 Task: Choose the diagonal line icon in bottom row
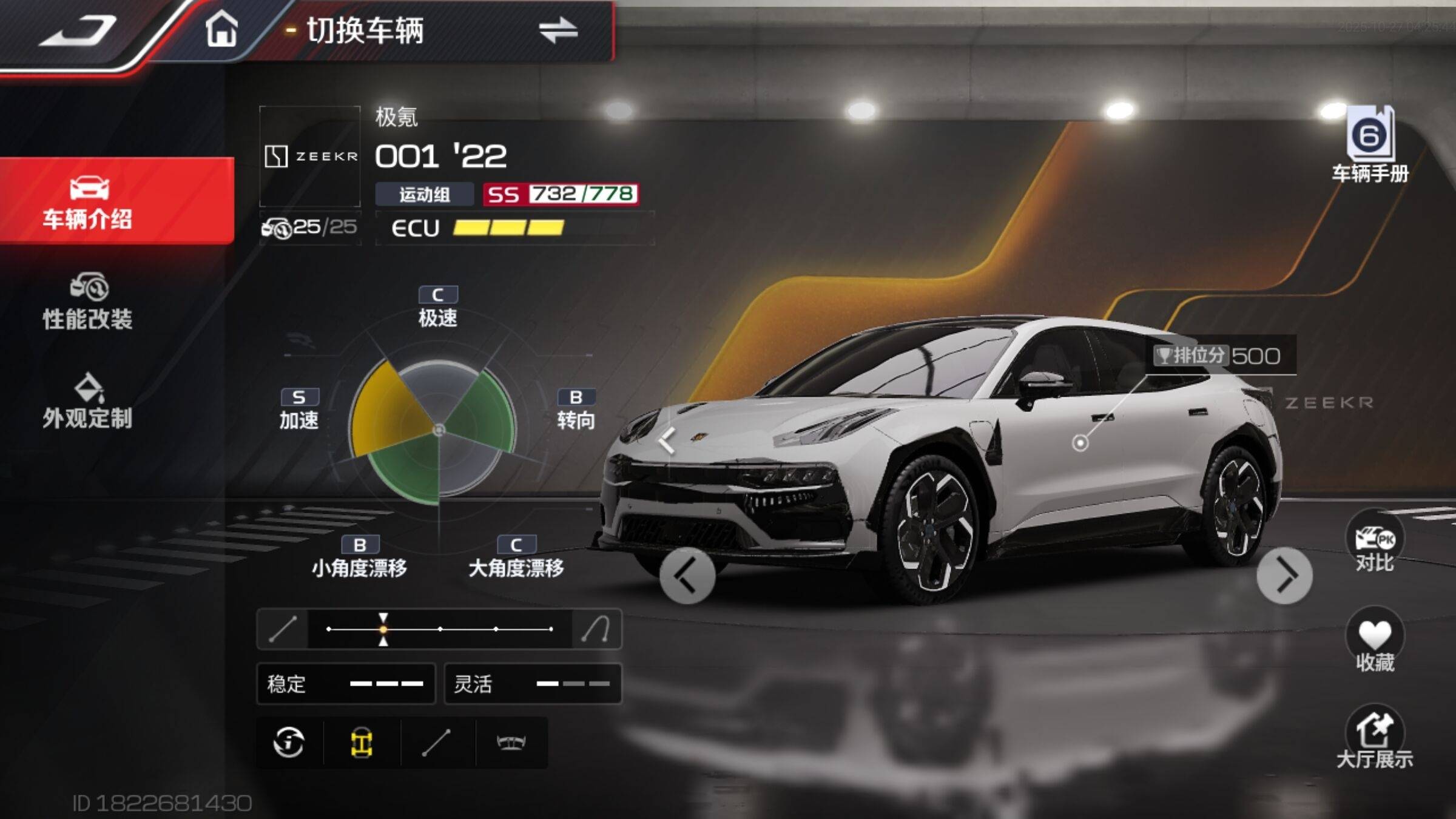pyautogui.click(x=436, y=743)
